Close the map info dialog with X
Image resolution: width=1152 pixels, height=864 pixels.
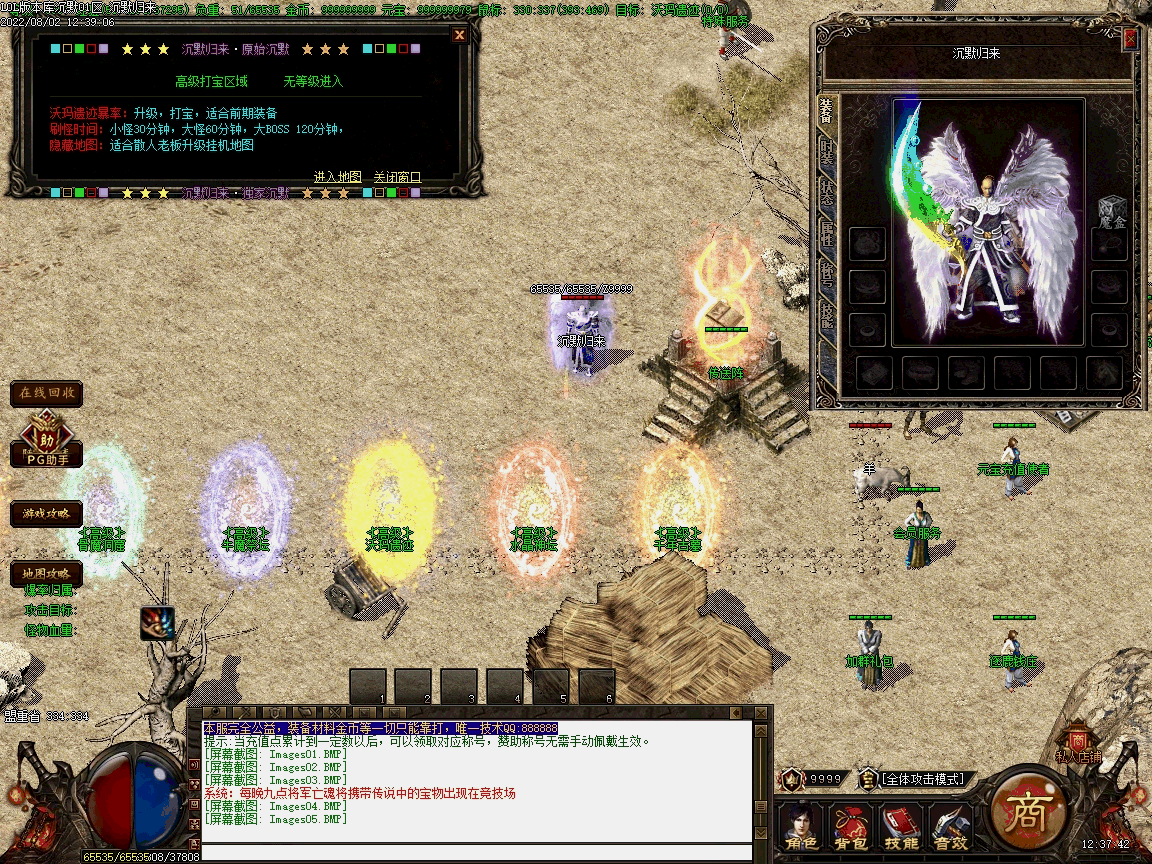tap(459, 35)
